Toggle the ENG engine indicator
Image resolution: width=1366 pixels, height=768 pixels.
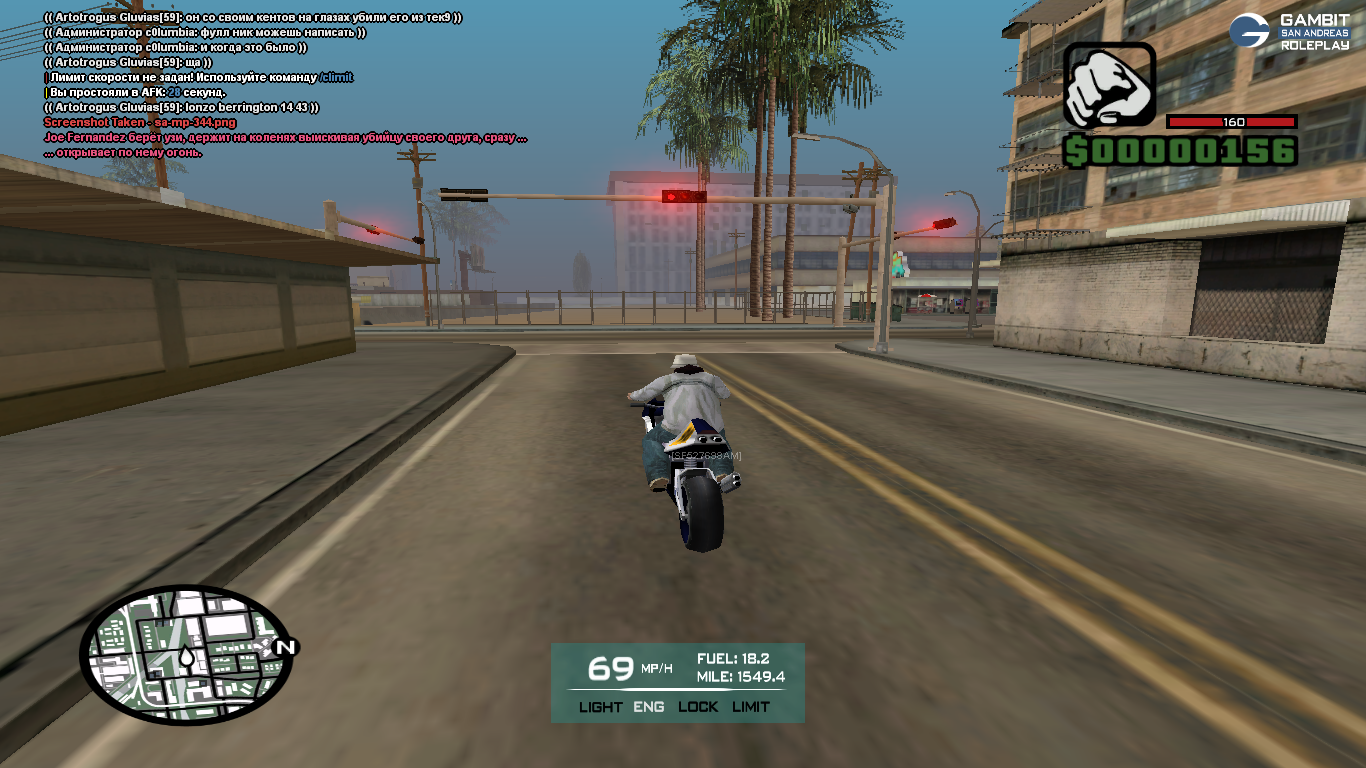coord(648,706)
